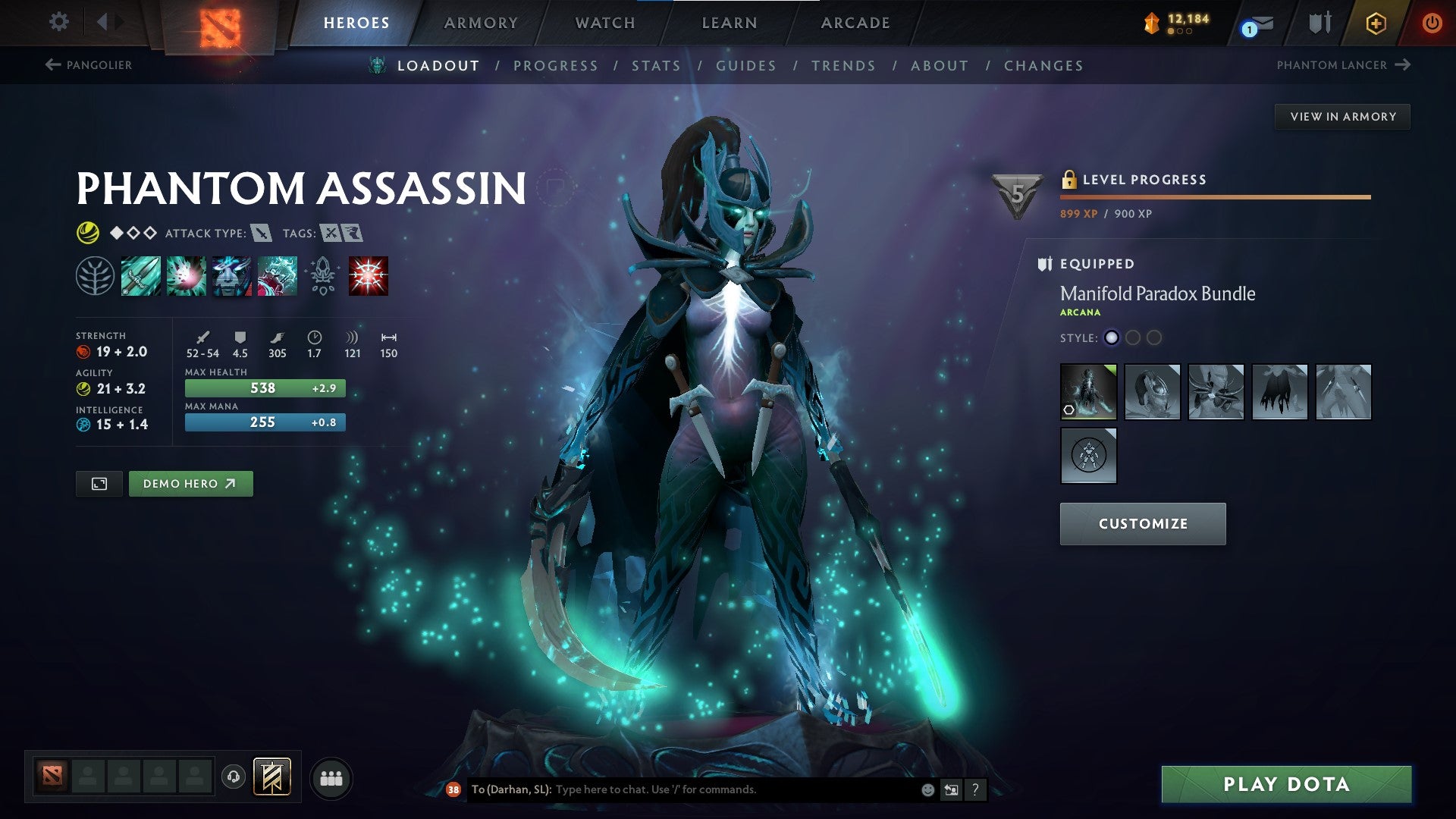Open the emoticon picker in the chat bar

point(927,789)
